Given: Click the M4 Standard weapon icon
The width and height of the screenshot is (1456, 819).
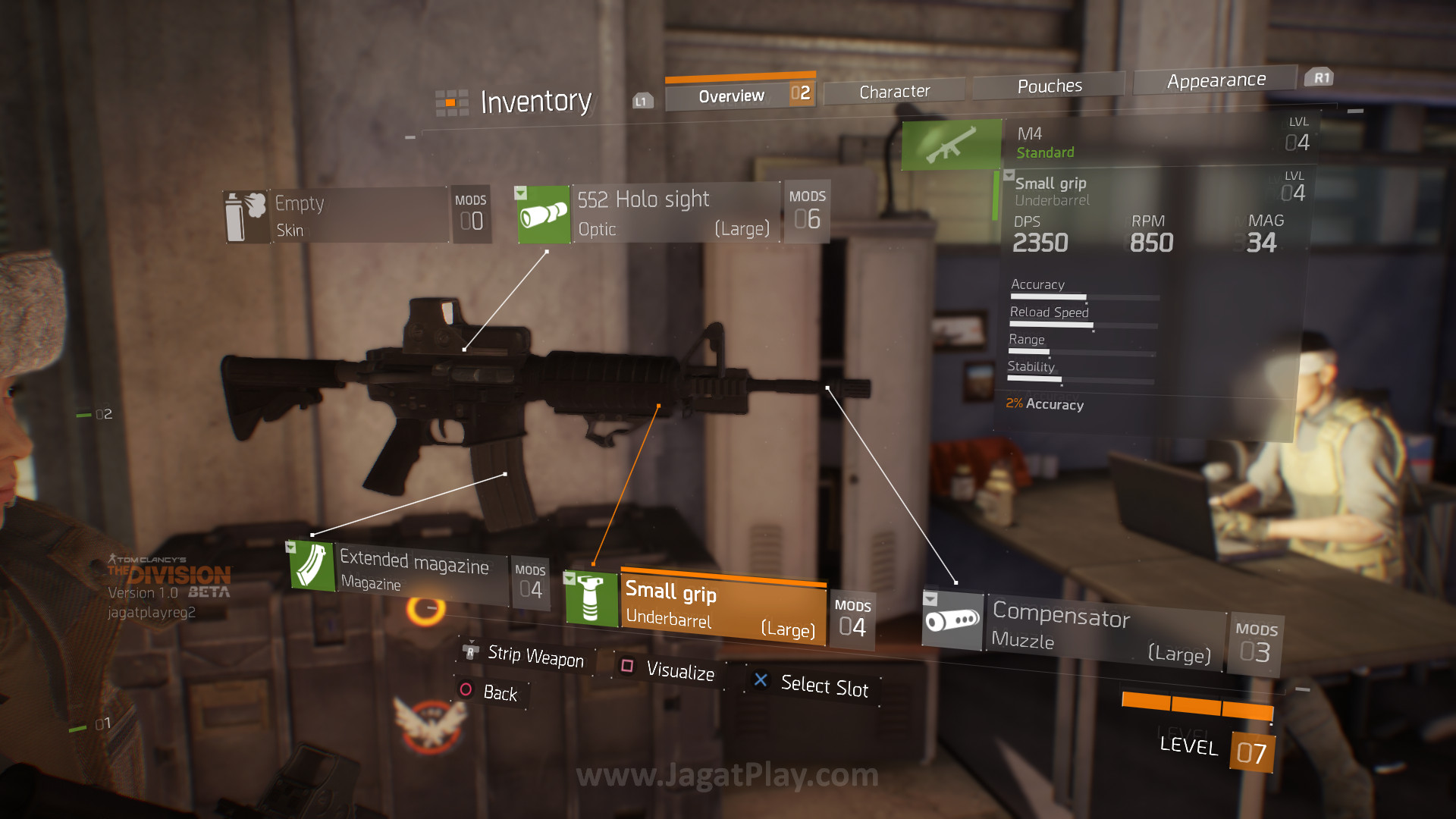Looking at the screenshot, I should [951, 144].
